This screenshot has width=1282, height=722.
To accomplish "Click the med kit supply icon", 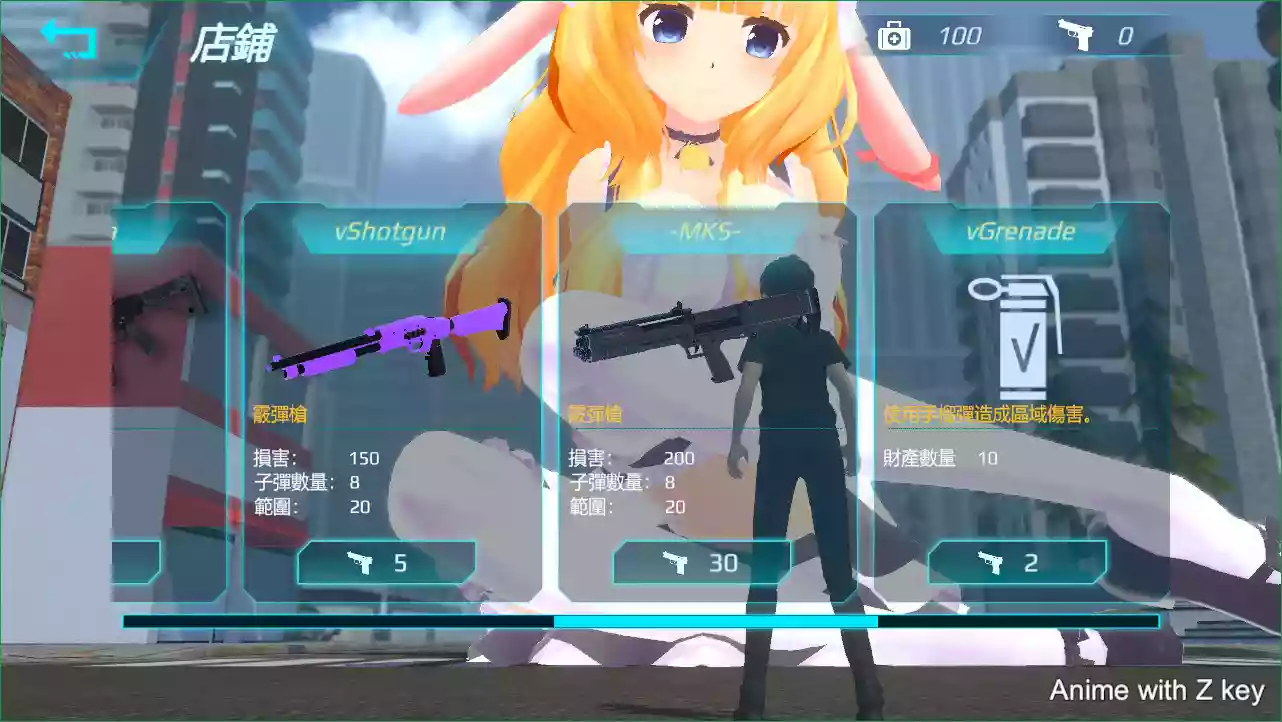I will [893, 35].
